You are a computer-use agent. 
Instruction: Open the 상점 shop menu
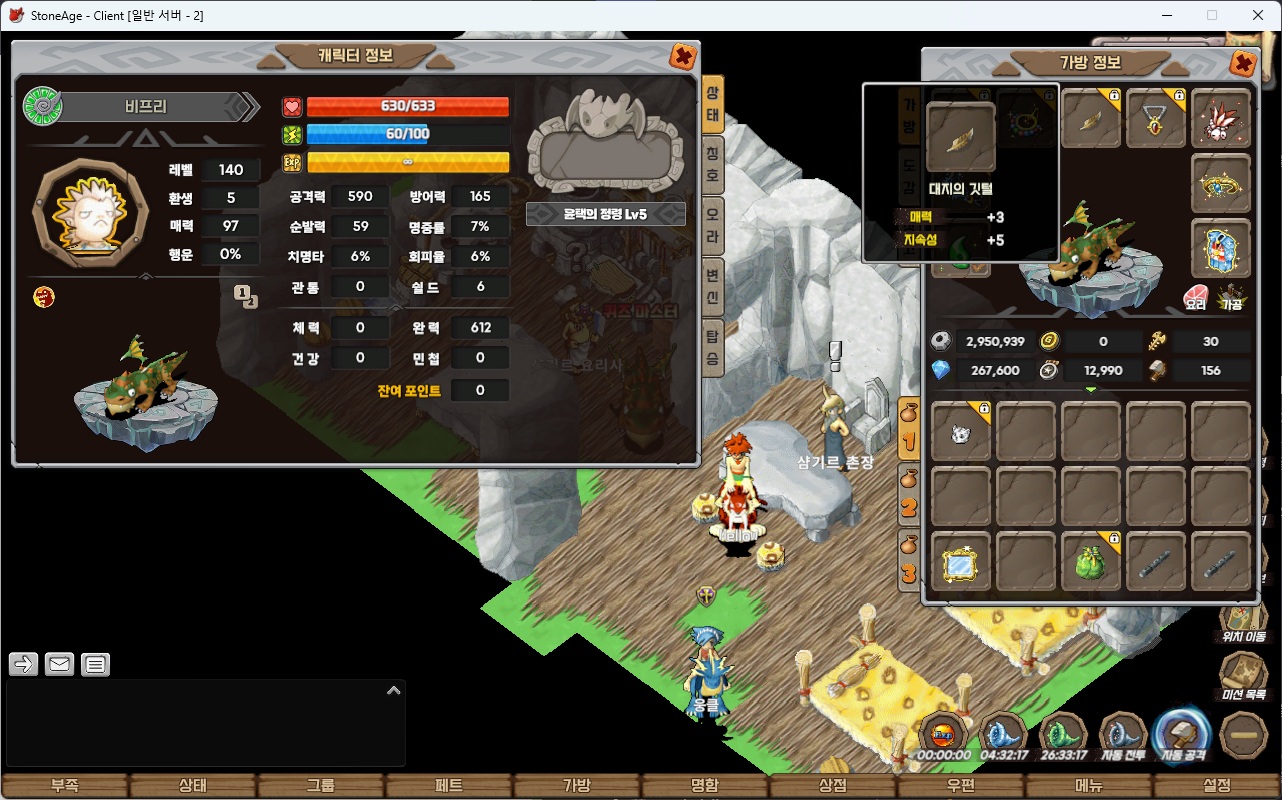(x=833, y=786)
